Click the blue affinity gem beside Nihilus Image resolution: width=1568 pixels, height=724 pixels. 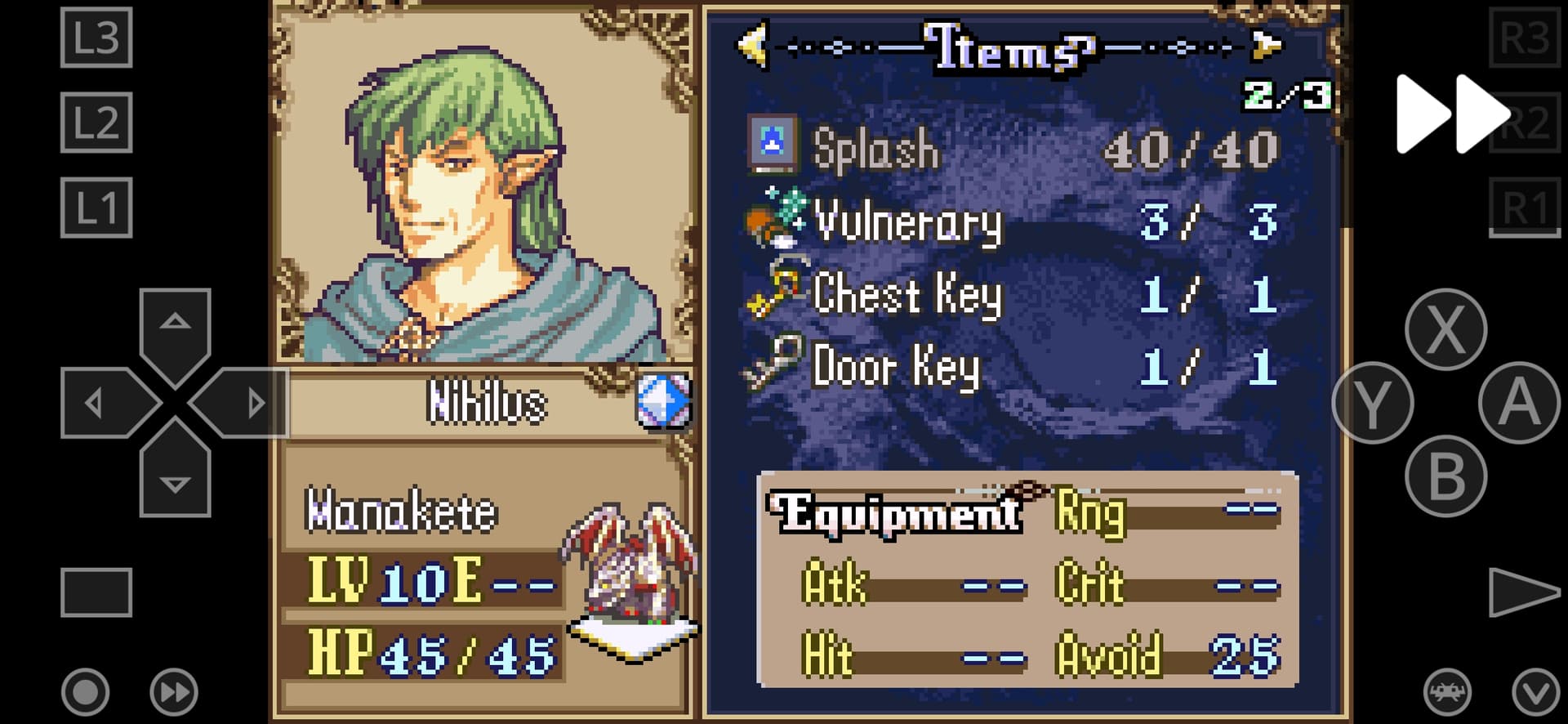point(662,401)
